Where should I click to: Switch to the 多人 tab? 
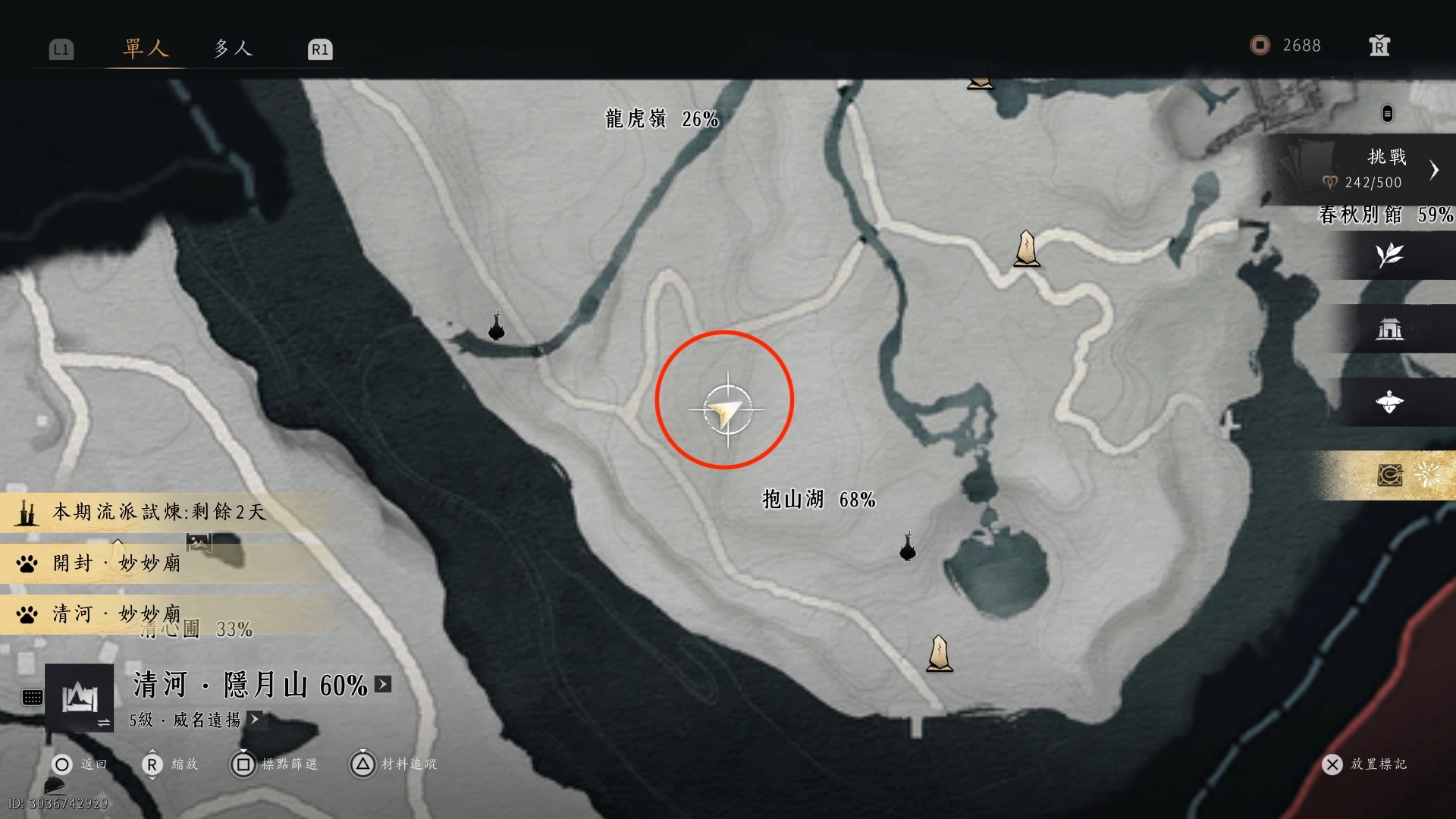point(232,49)
